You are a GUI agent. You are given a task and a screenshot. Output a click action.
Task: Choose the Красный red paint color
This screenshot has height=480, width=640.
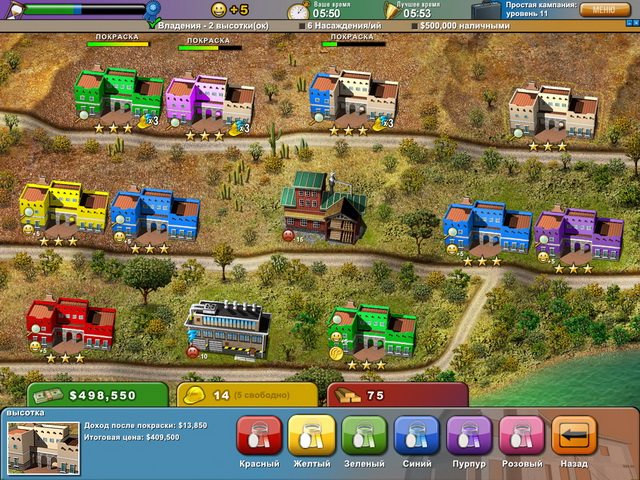pyautogui.click(x=259, y=437)
